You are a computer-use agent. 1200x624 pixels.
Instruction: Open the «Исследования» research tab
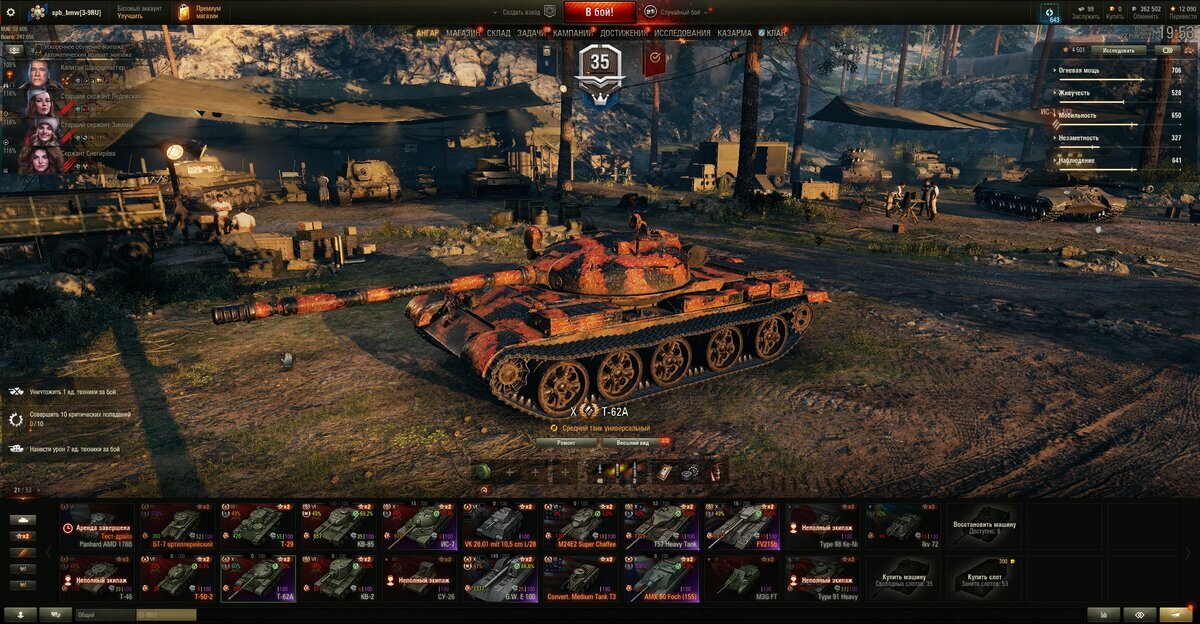(x=682, y=33)
